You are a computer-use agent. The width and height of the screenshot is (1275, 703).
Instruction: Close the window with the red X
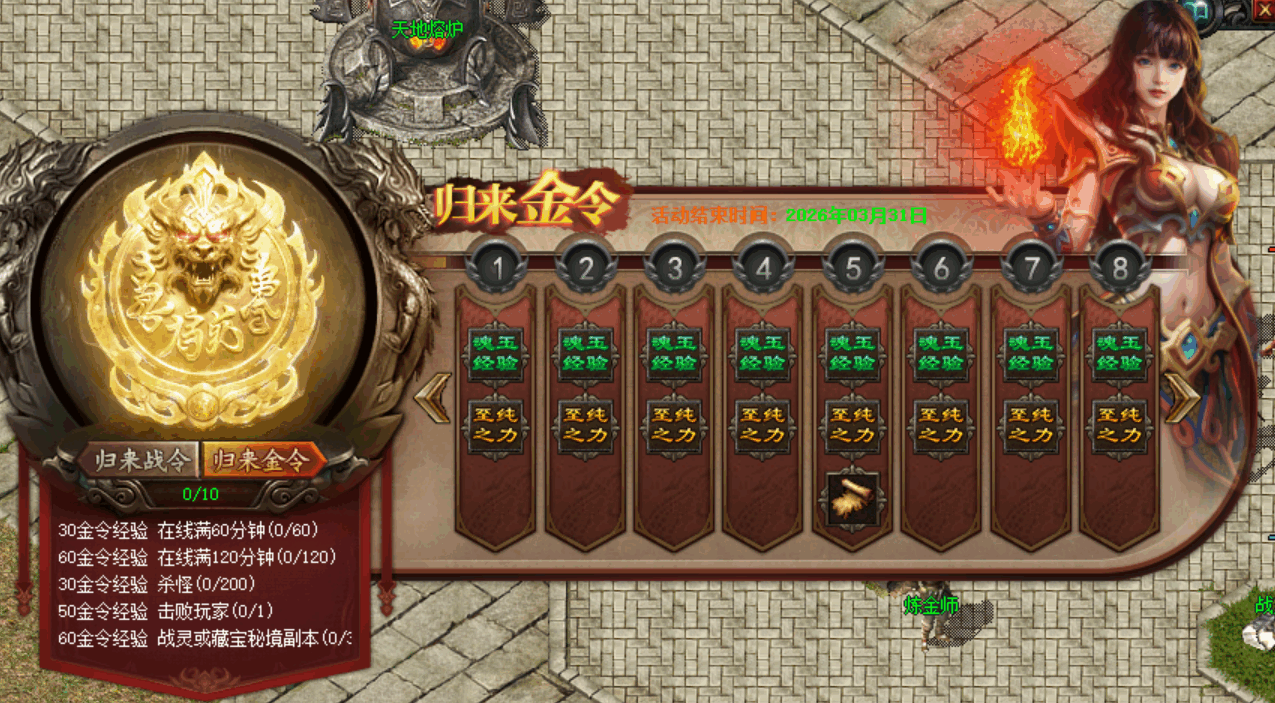coord(1264,10)
